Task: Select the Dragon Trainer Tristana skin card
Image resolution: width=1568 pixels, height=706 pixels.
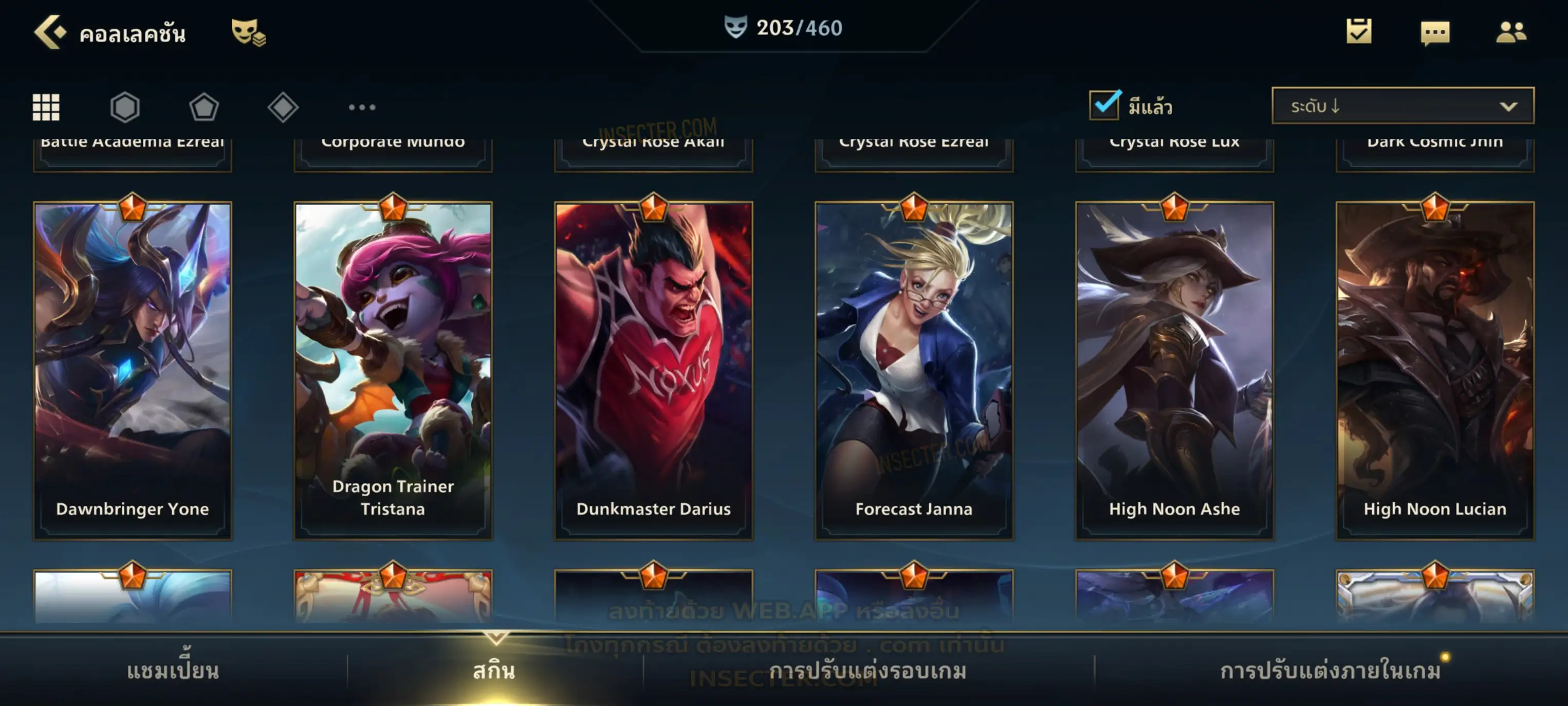Action: coord(393,370)
